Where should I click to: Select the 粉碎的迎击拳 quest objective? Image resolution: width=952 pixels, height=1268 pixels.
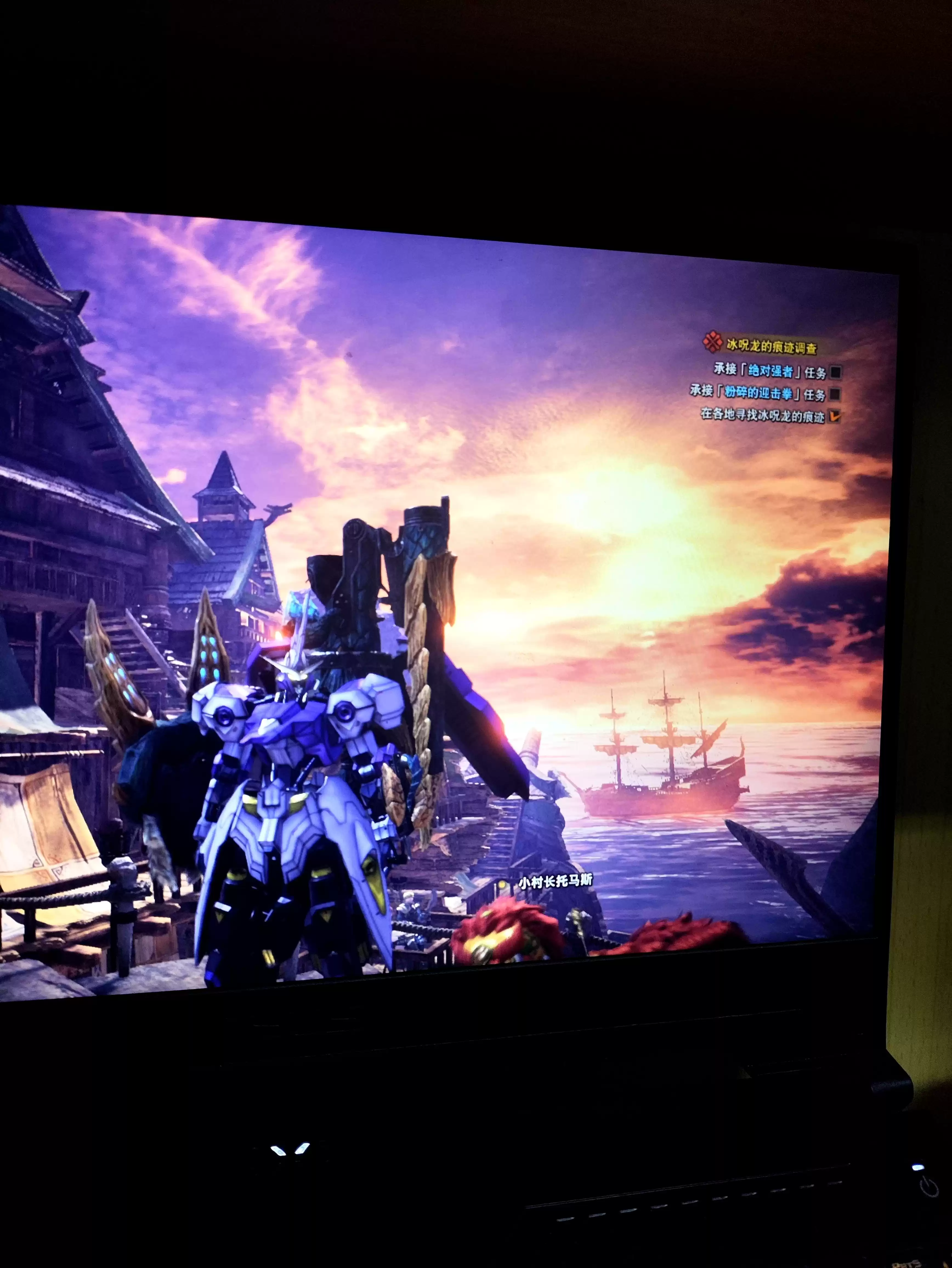[758, 393]
